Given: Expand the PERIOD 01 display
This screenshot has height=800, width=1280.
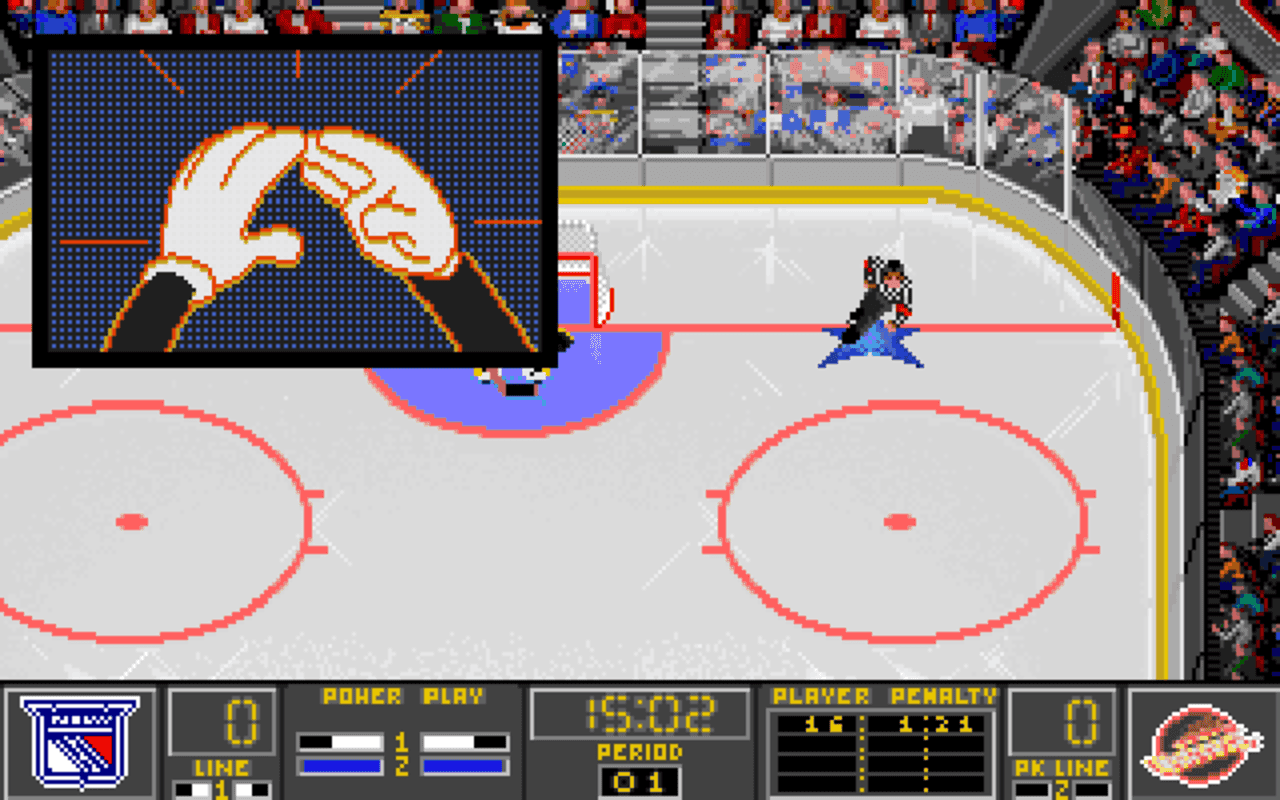Looking at the screenshot, I should tap(640, 785).
